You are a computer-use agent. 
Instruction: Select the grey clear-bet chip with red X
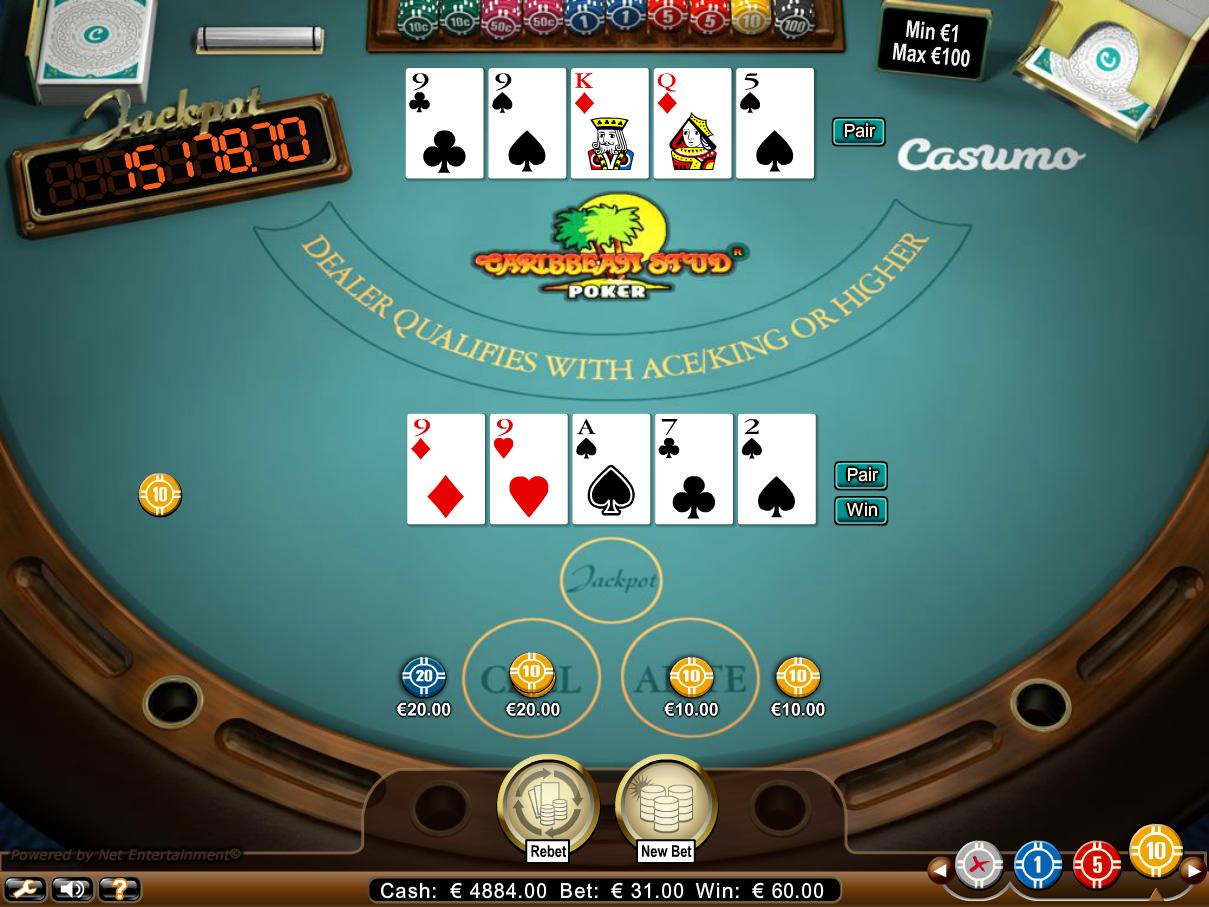coord(978,865)
